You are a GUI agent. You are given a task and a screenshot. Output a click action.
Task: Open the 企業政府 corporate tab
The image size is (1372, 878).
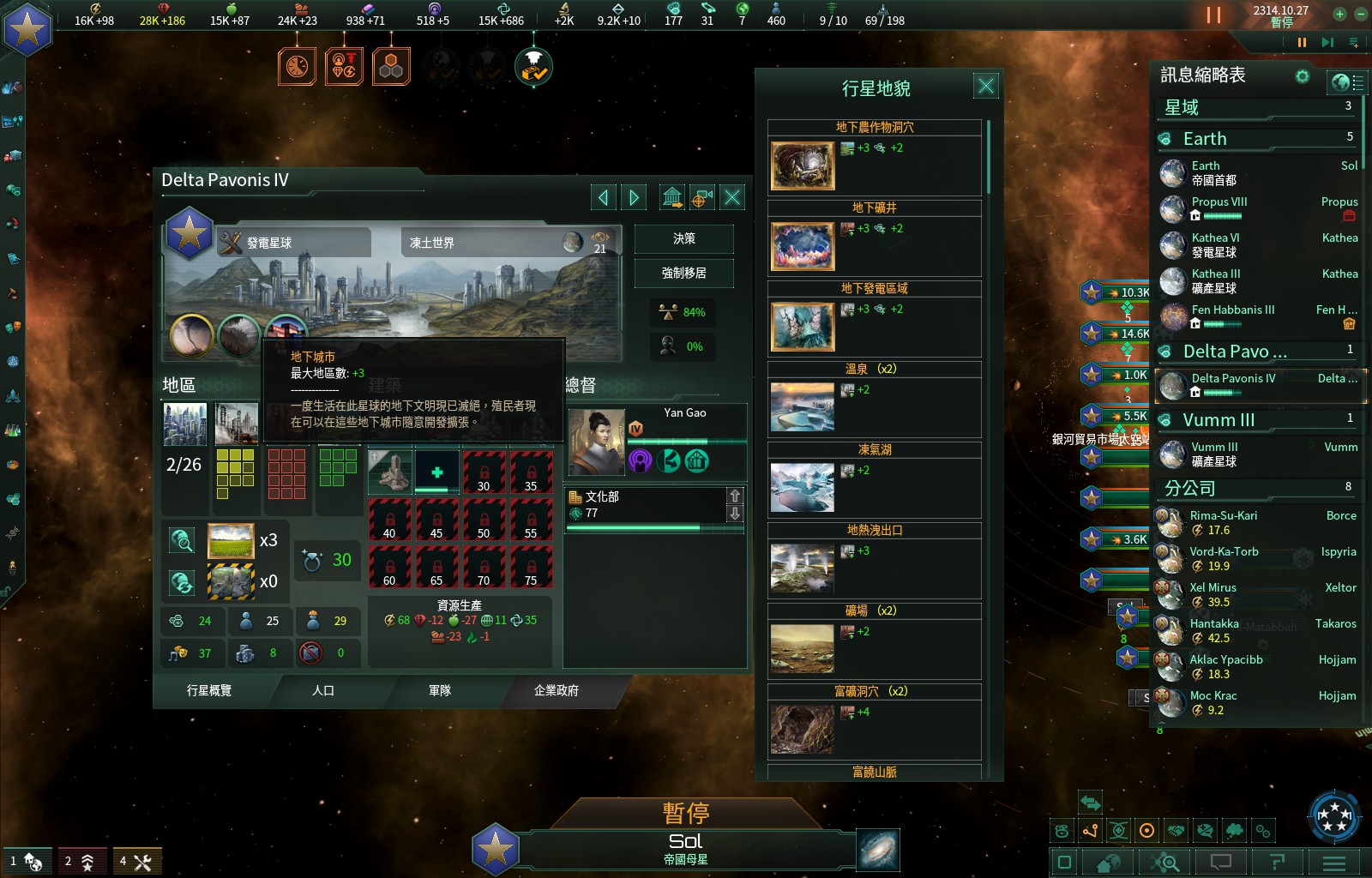(556, 690)
